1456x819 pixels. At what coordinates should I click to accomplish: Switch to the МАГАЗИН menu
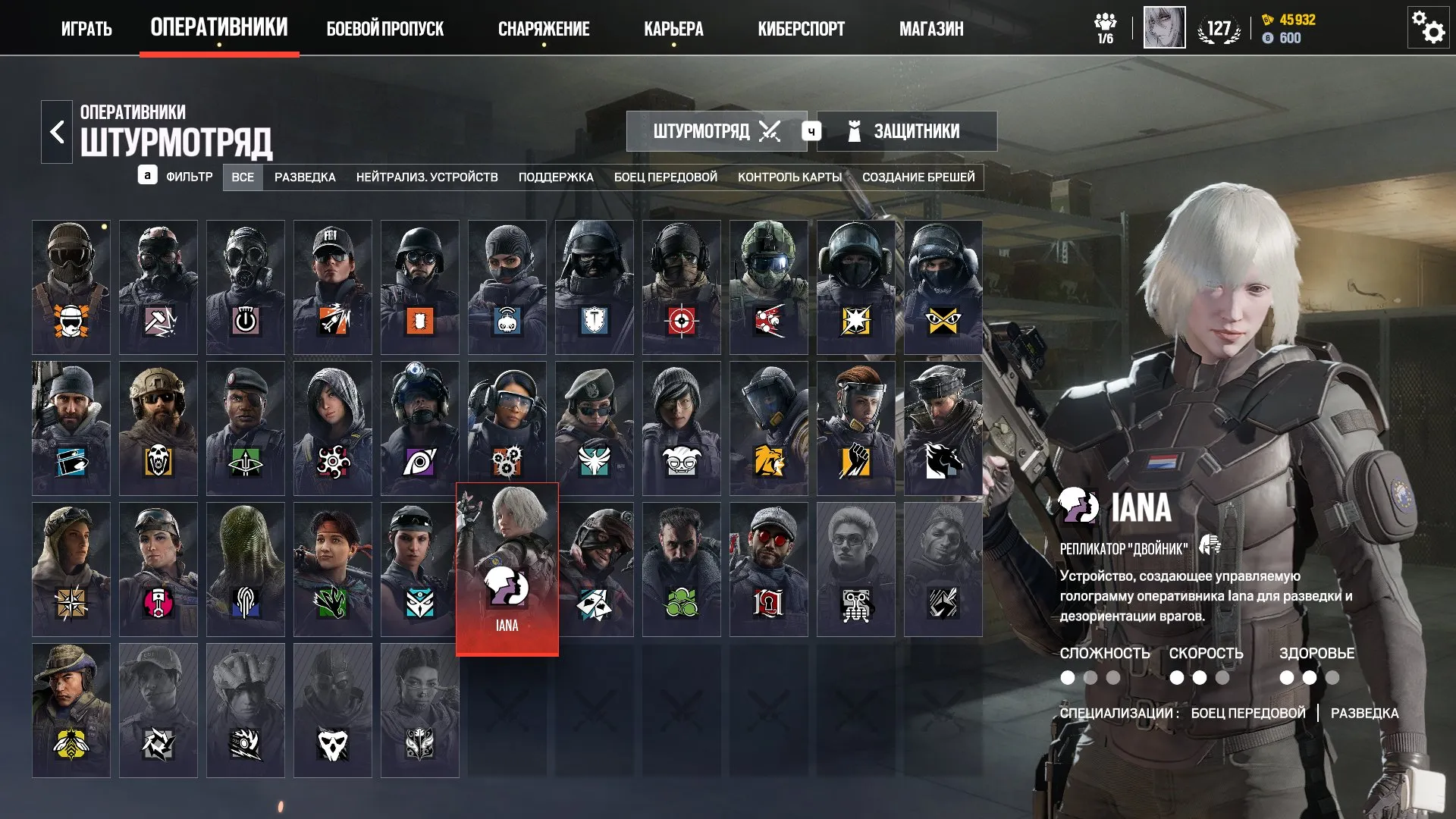tap(930, 29)
